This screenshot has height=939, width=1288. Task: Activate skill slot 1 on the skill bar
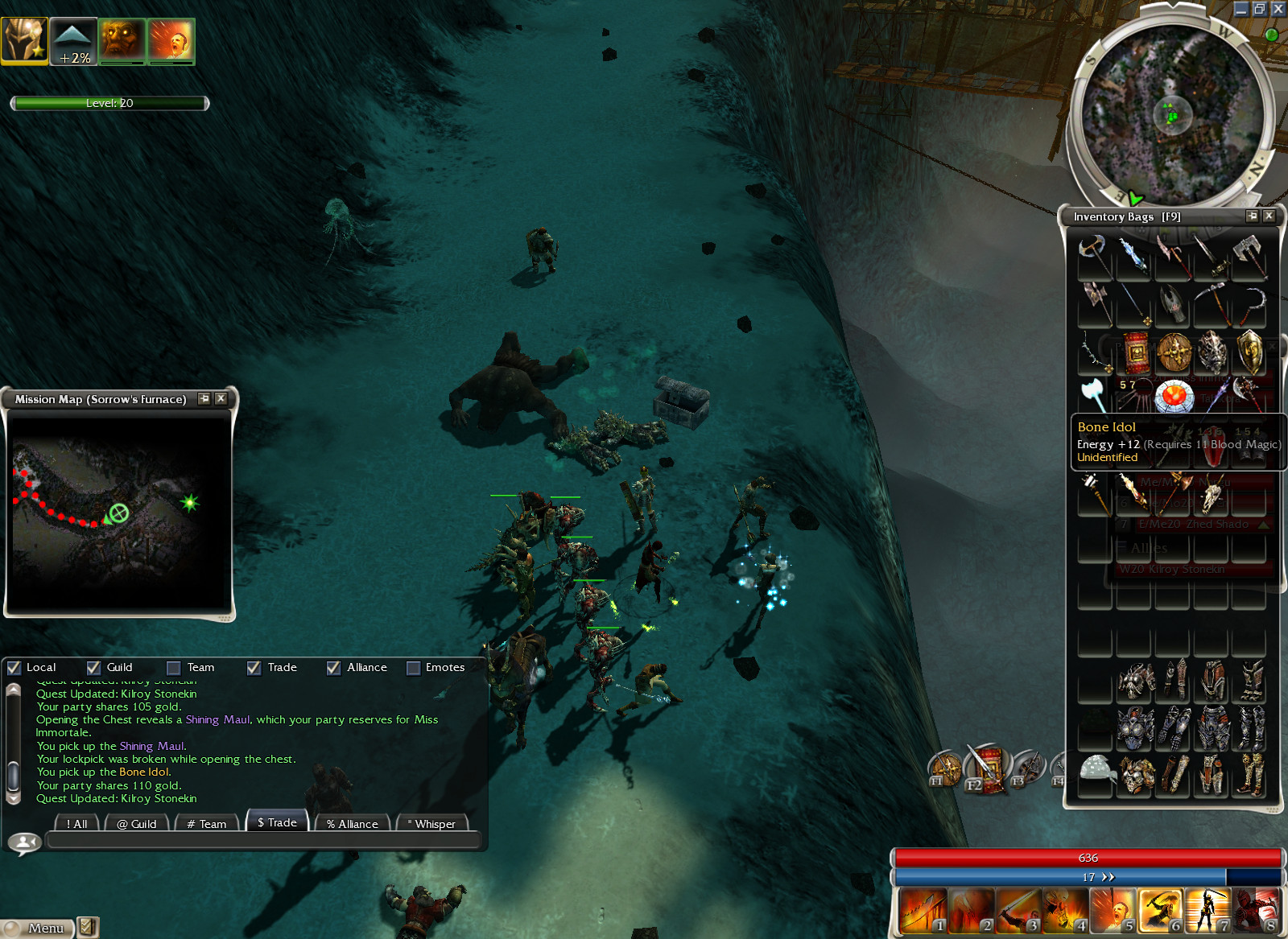coord(923,912)
